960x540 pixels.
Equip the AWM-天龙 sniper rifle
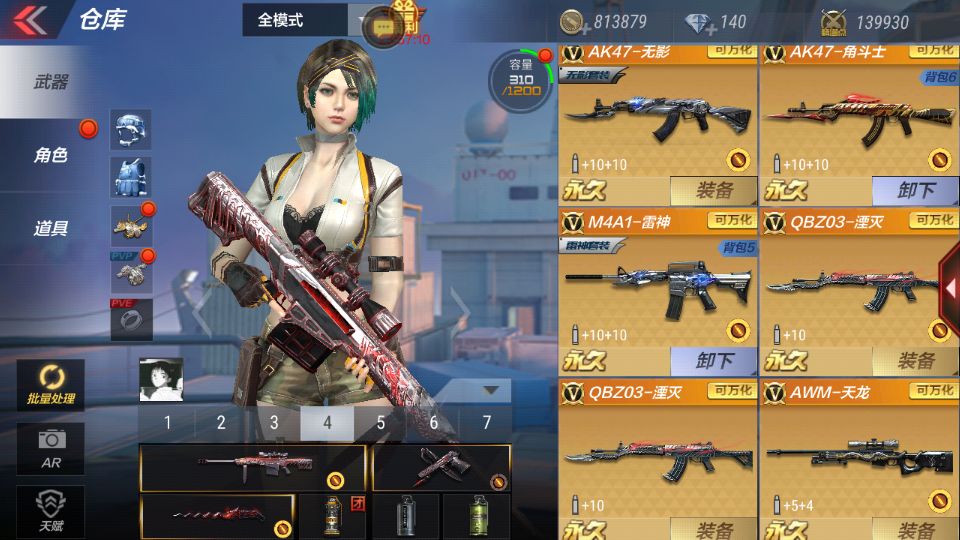[914, 529]
